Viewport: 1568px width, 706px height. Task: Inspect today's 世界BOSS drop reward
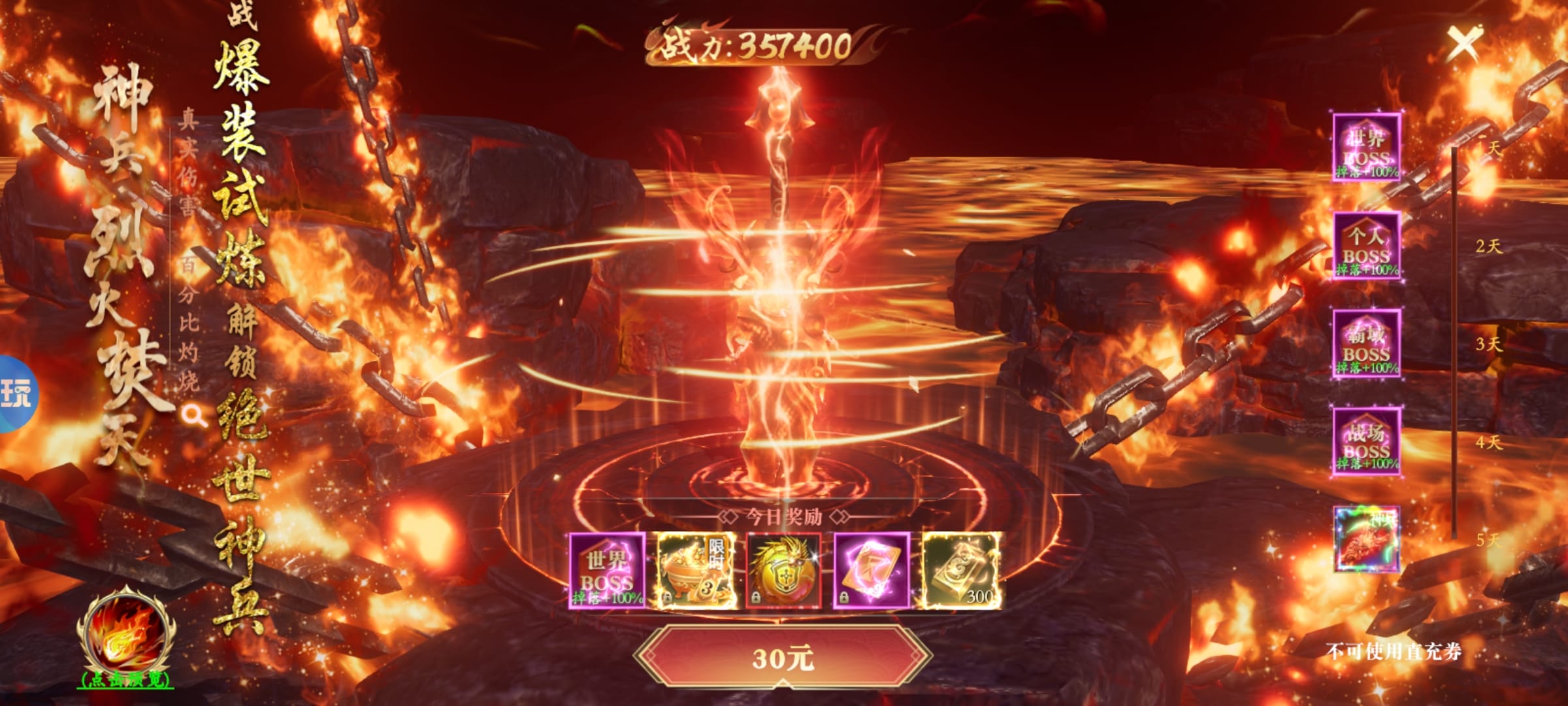[608, 571]
